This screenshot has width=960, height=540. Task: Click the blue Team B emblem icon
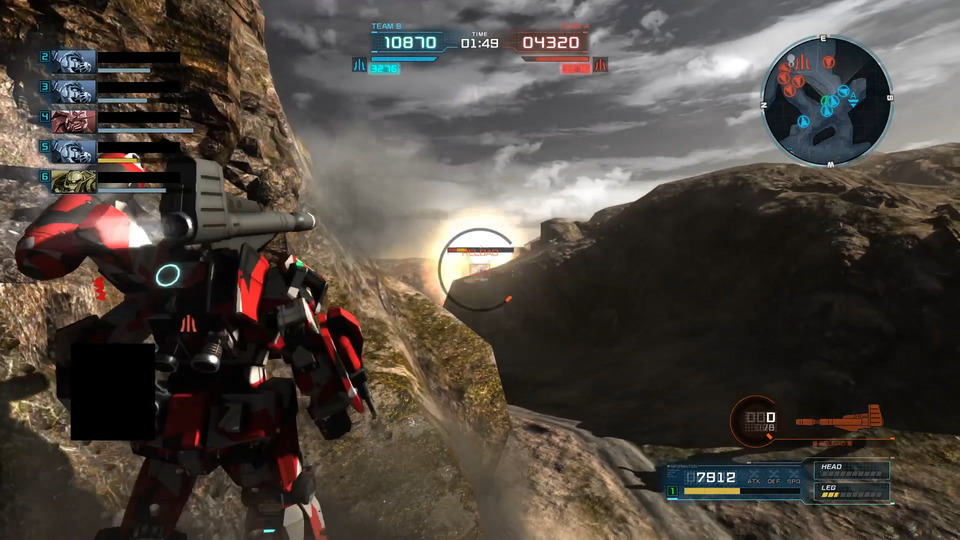tap(358, 65)
